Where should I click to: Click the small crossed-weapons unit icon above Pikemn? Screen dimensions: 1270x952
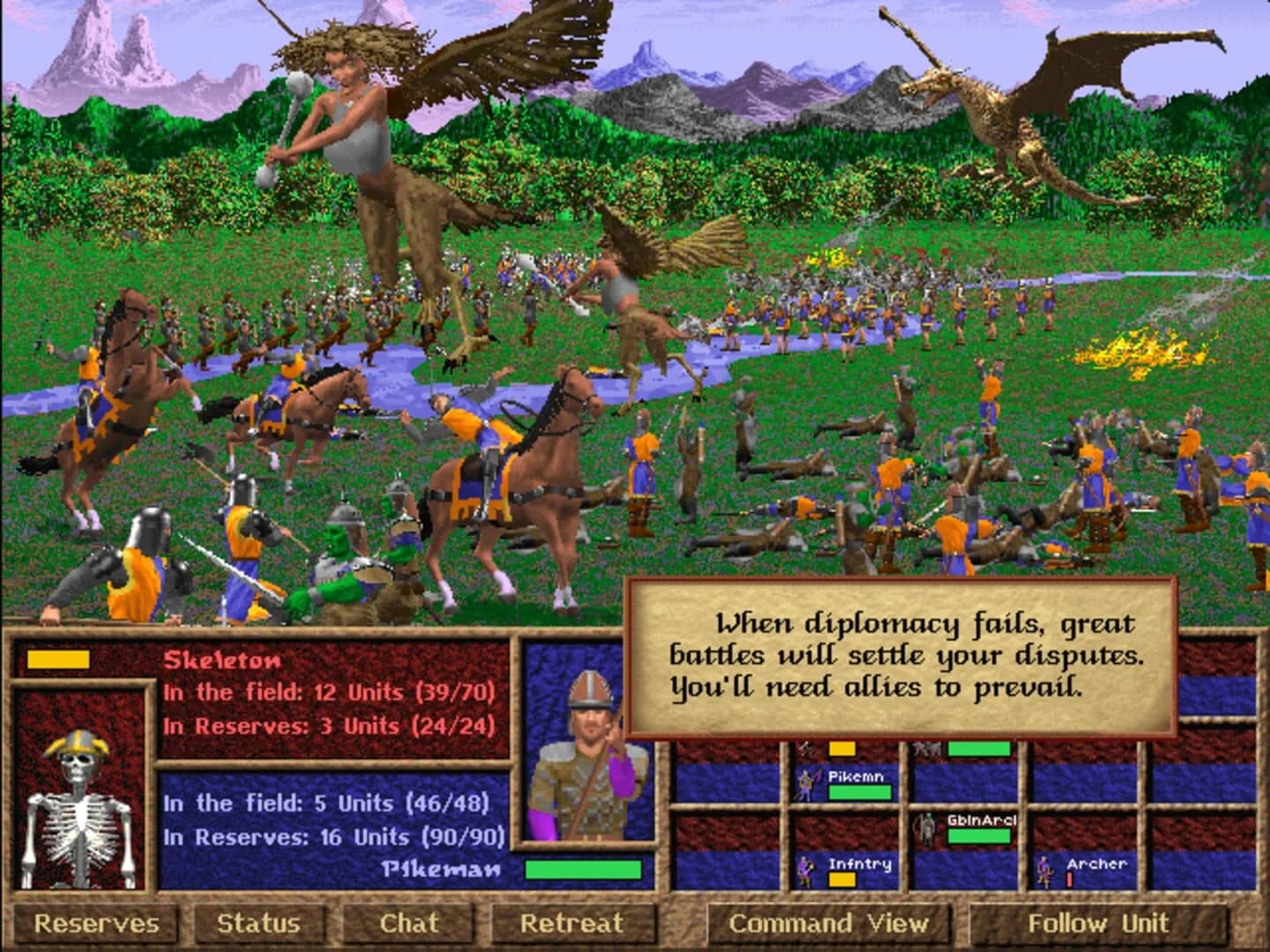pyautogui.click(x=805, y=747)
